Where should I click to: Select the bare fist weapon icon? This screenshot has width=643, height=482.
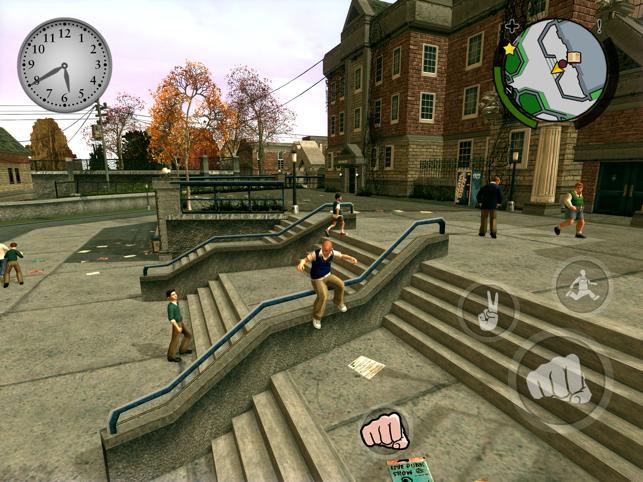[384, 430]
